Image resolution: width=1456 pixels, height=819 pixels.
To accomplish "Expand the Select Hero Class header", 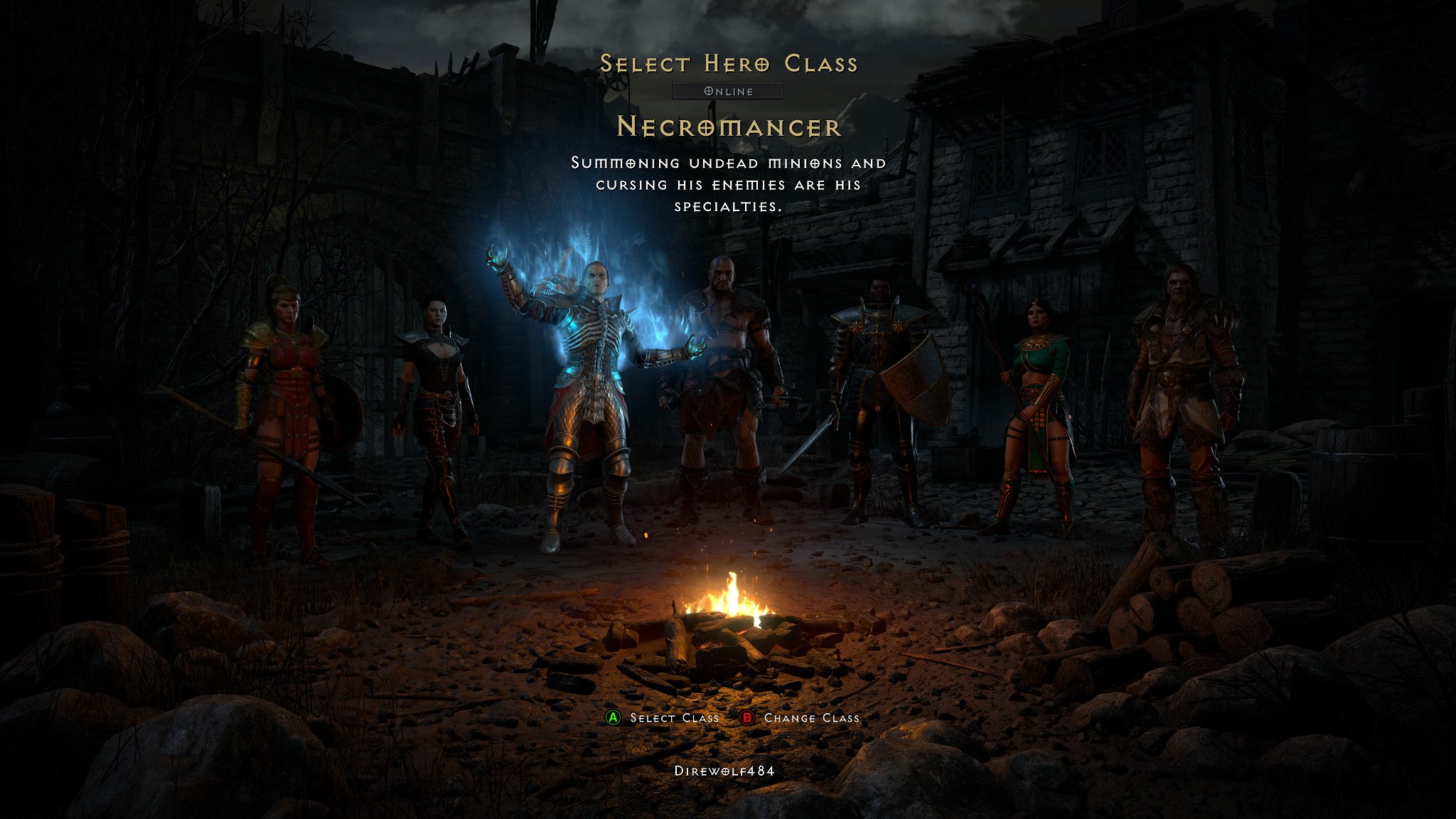I will click(728, 63).
